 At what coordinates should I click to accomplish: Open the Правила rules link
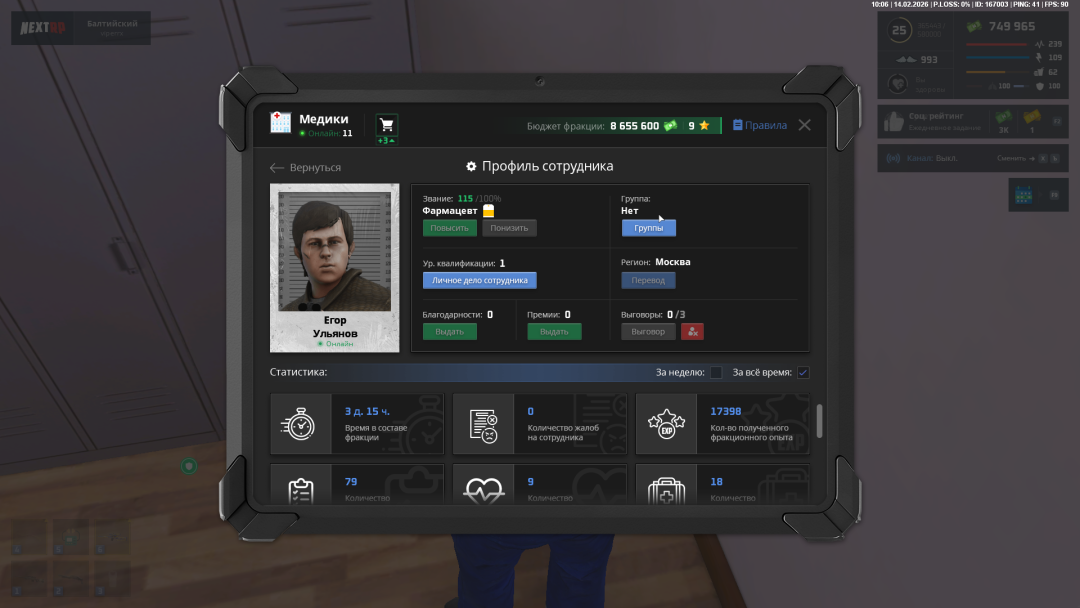tap(760, 126)
